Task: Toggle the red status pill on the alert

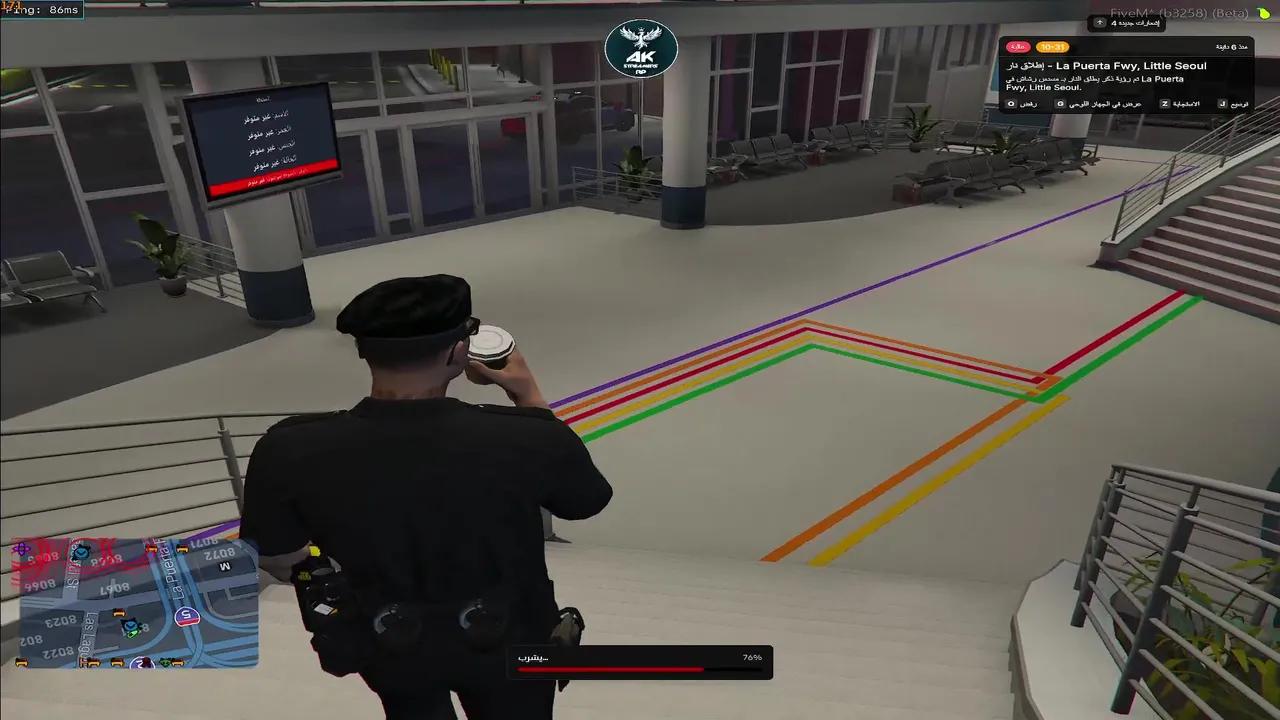Action: click(1017, 47)
